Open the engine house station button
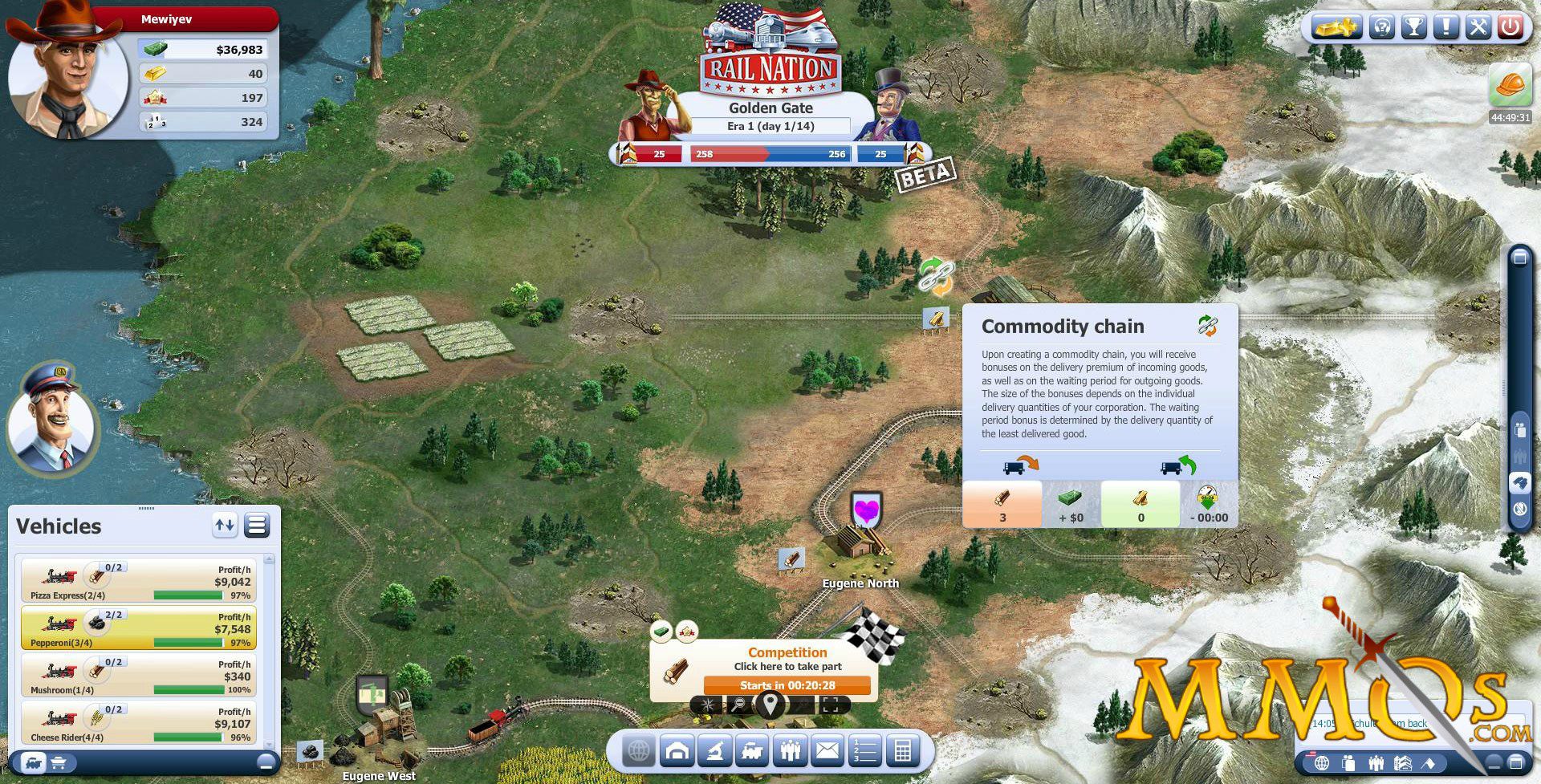1541x784 pixels. click(x=677, y=751)
